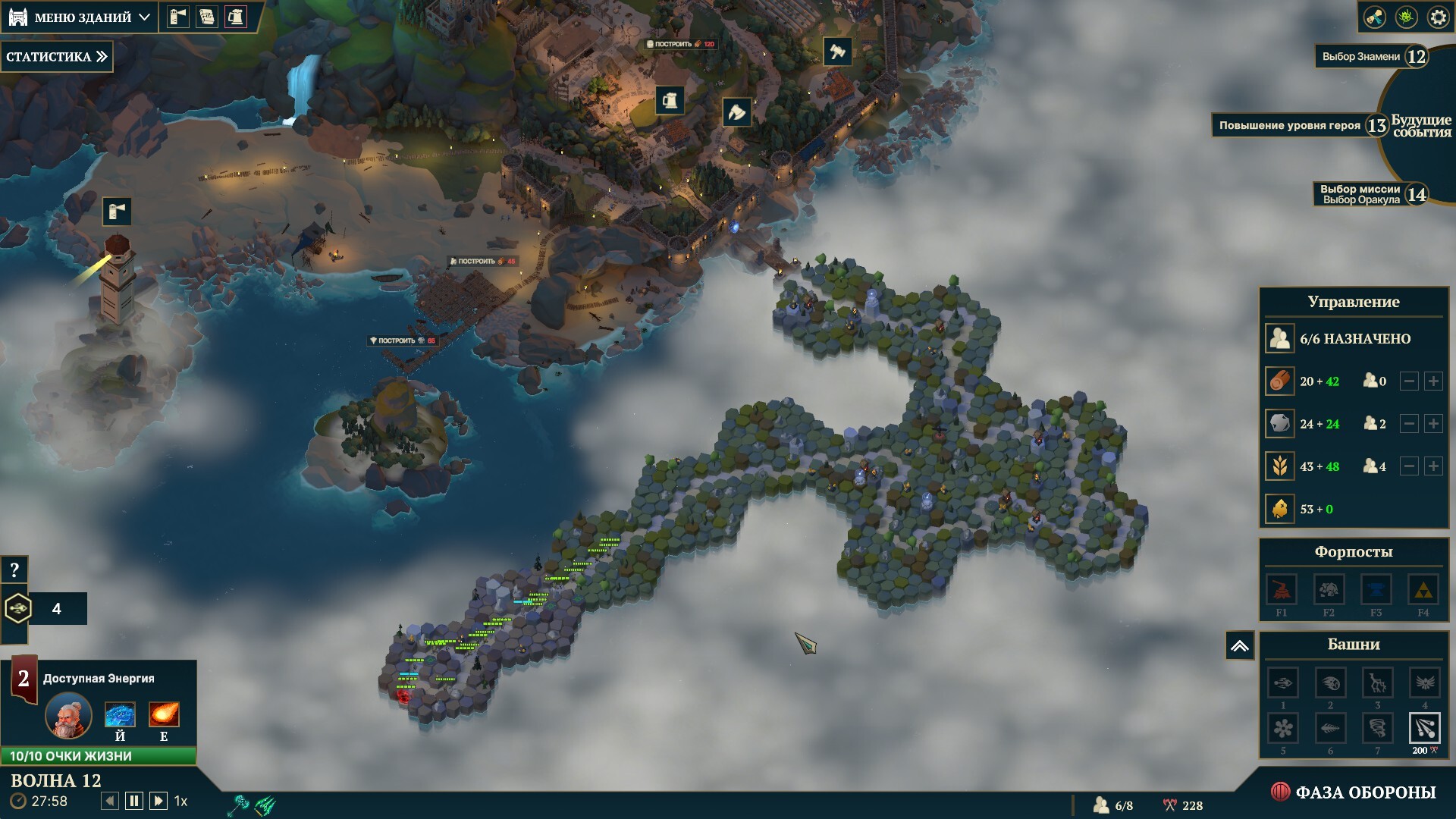This screenshot has height=819, width=1456.
Task: Select the lighthouse building icon in top bar
Action: 177,17
